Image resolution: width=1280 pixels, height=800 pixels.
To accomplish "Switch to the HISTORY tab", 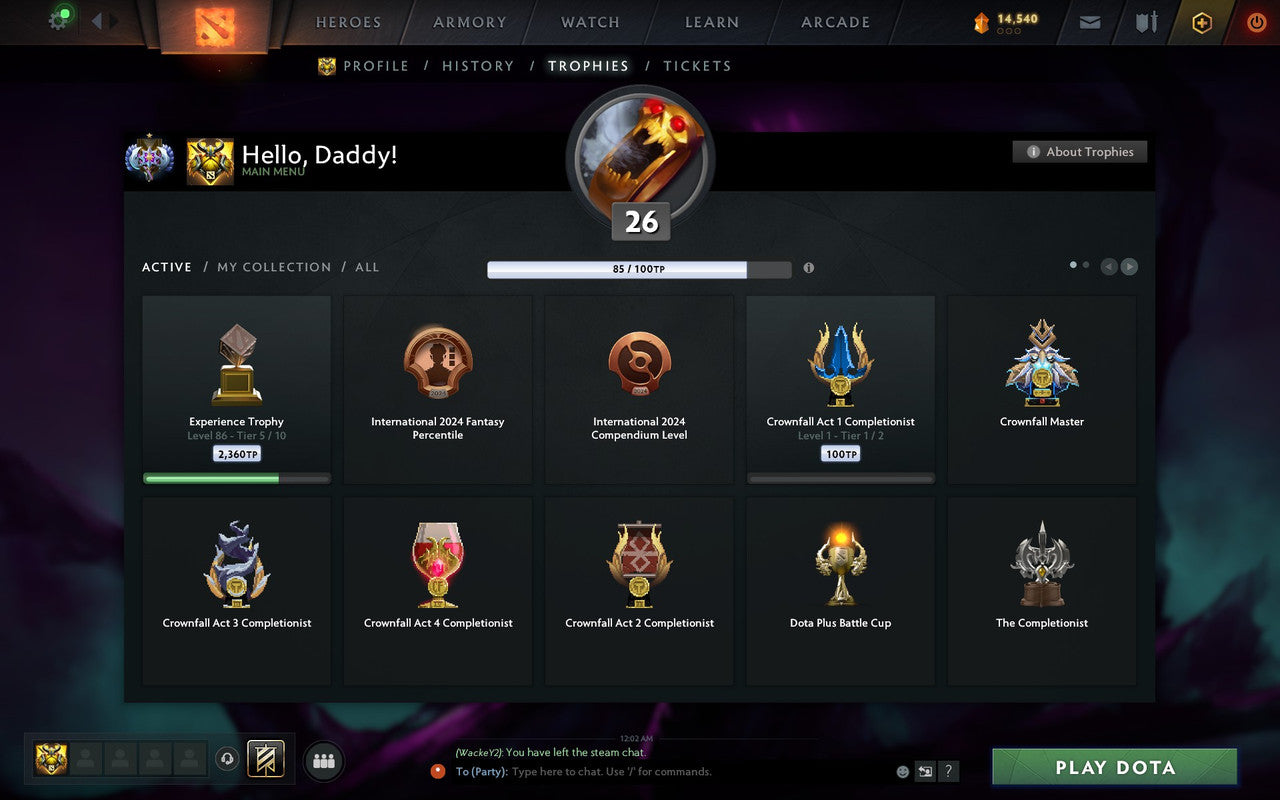I will pos(478,66).
